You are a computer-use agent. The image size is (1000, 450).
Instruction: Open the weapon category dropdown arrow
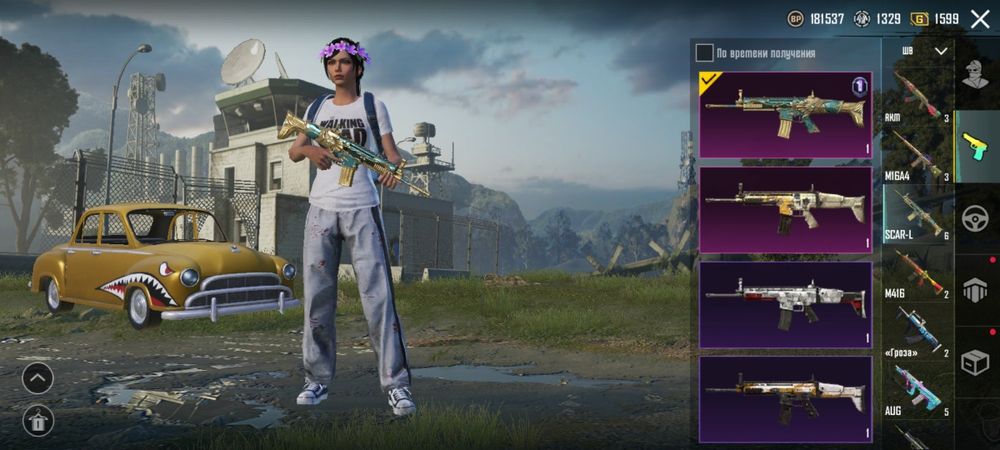[940, 50]
